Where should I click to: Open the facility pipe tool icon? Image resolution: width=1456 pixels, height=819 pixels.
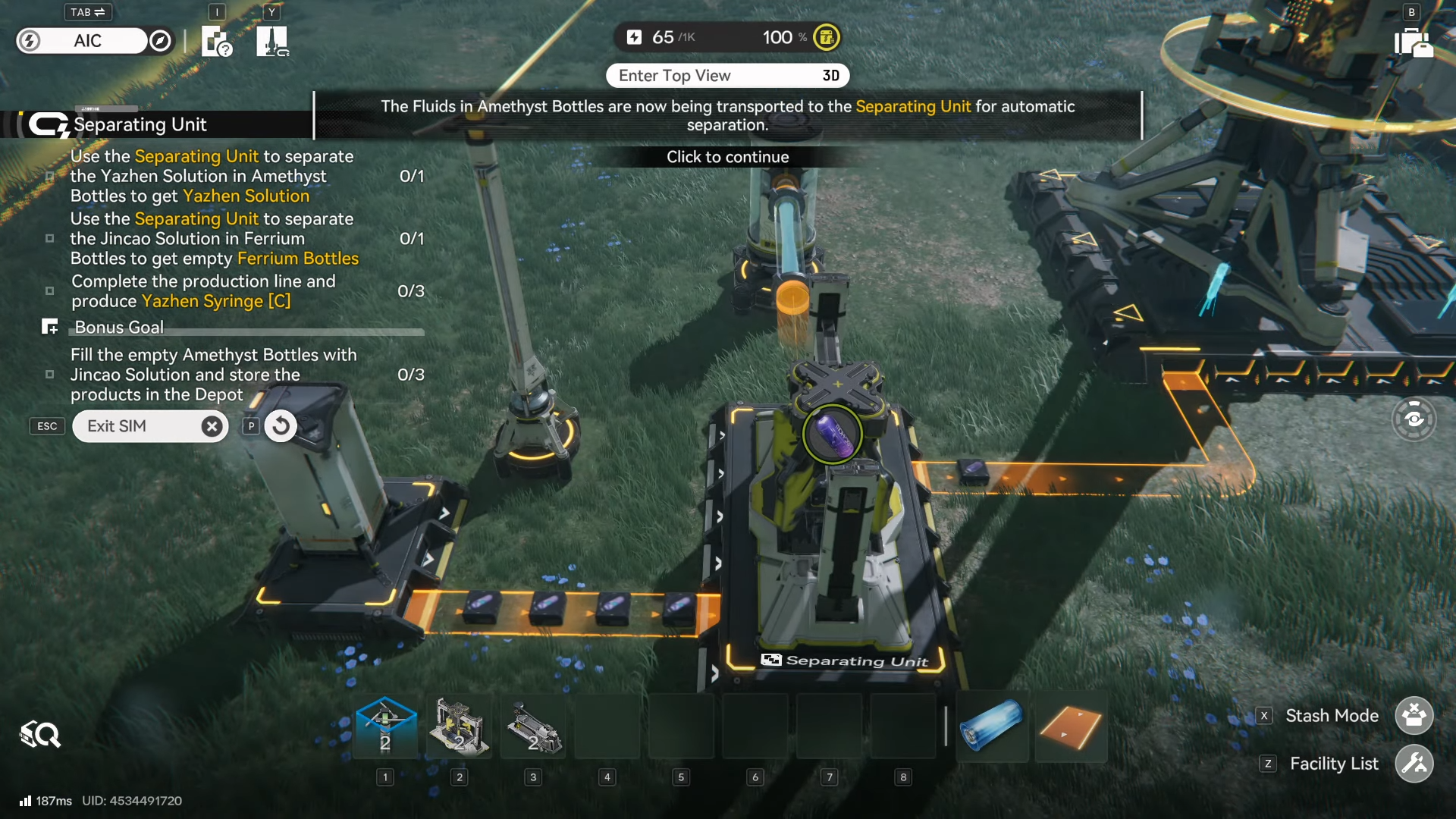pyautogui.click(x=272, y=41)
